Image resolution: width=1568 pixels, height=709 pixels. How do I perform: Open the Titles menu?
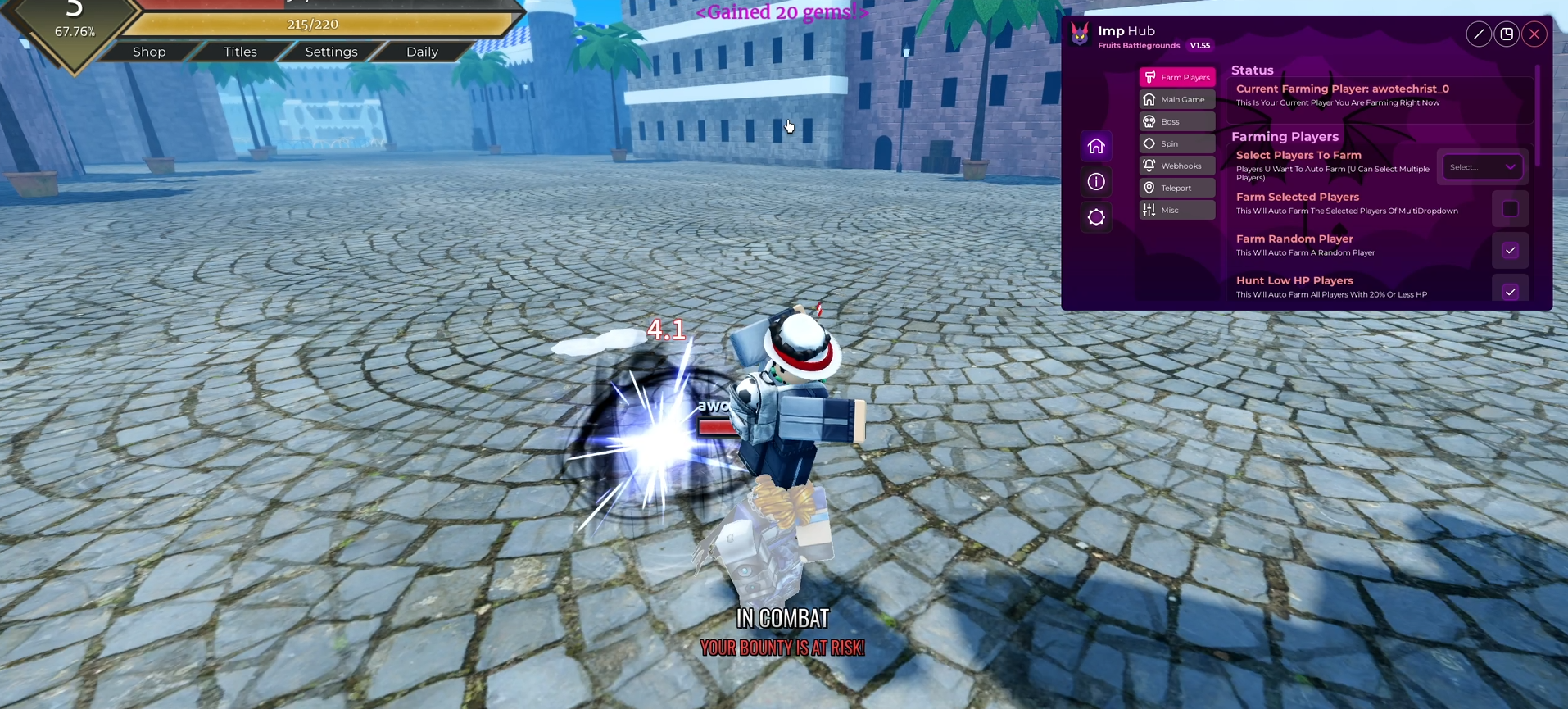tap(240, 52)
